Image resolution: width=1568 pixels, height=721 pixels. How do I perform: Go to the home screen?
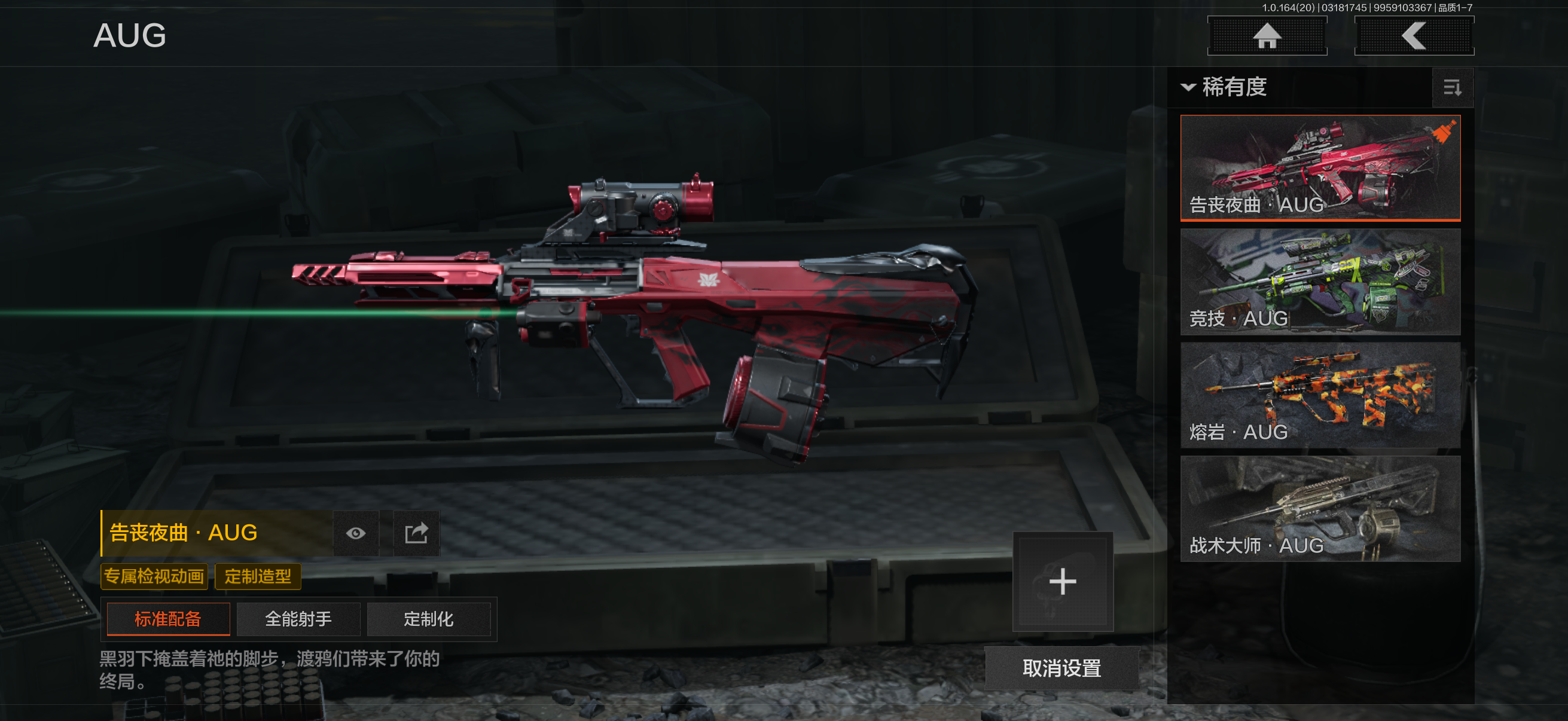[x=1267, y=36]
